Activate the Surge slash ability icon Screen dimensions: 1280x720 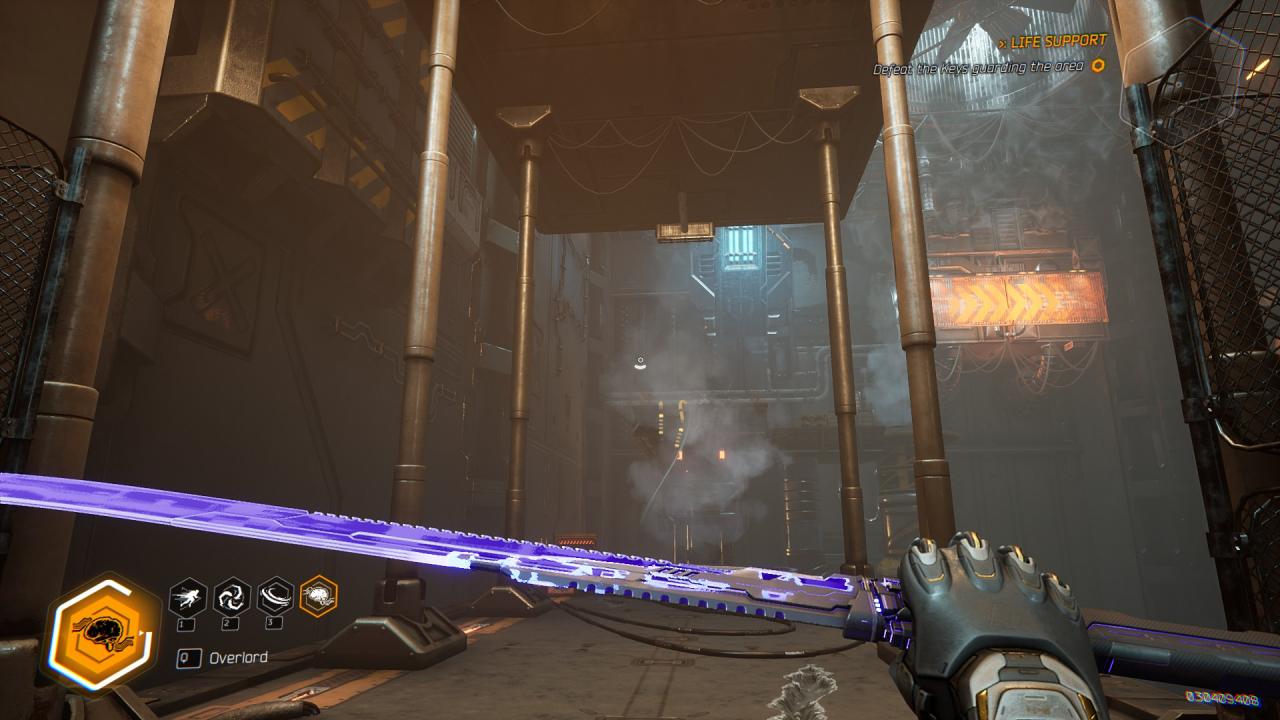pos(276,597)
